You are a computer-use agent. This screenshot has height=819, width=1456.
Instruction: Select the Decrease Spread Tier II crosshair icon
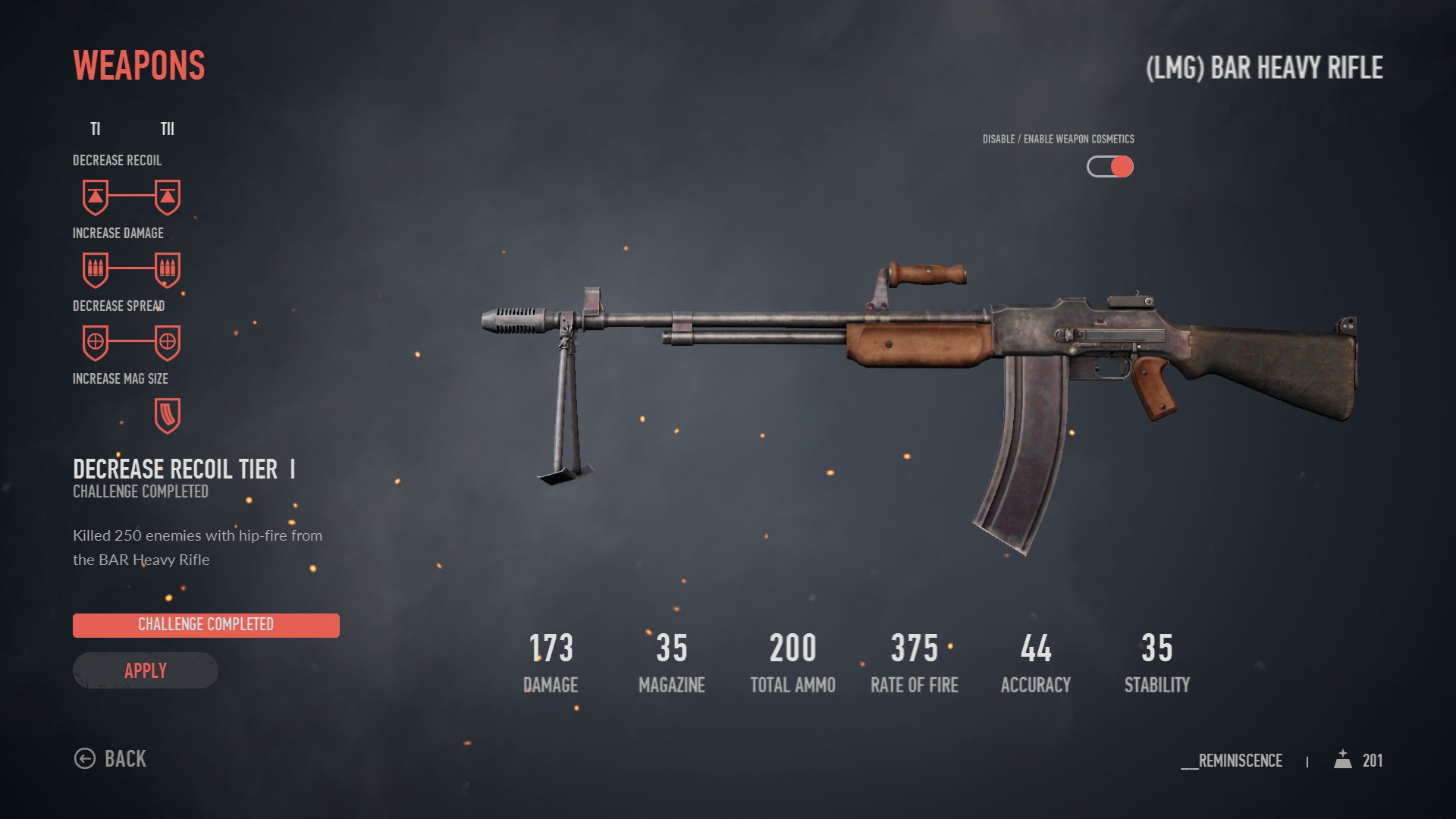coord(167,342)
